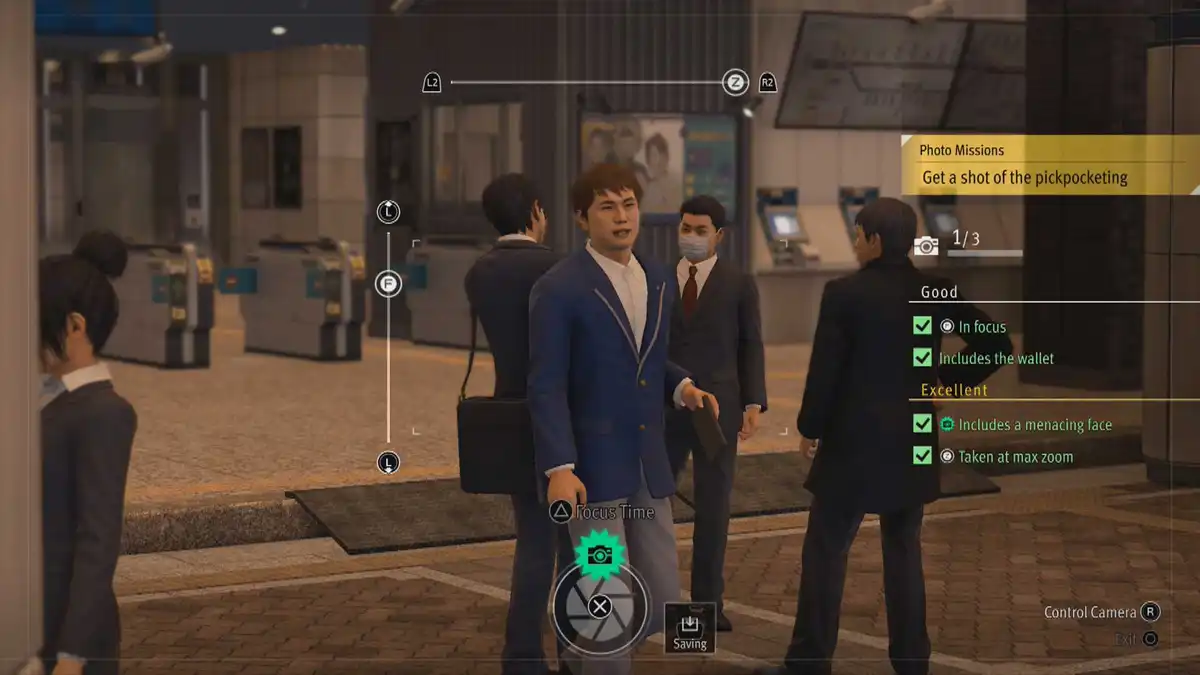Click the green camera badge icon
Image resolution: width=1200 pixels, height=675 pixels.
(599, 555)
